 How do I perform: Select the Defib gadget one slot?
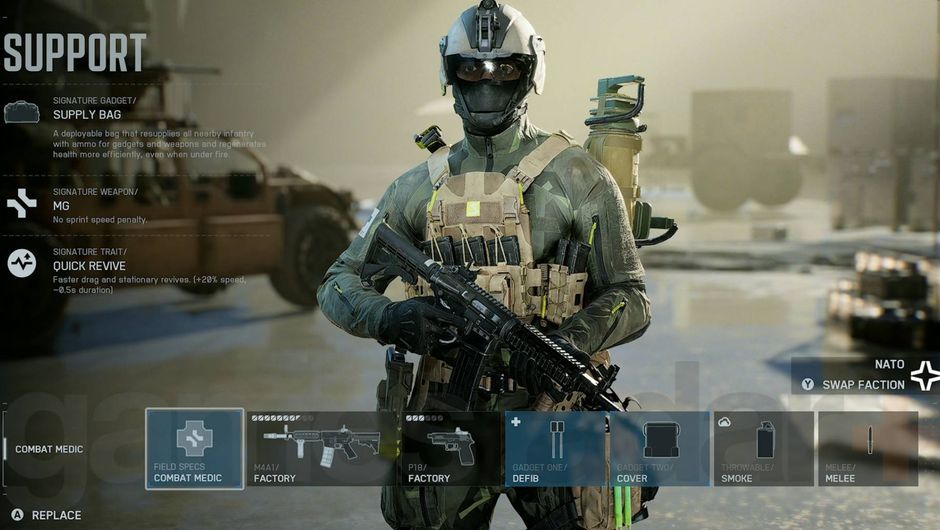click(x=556, y=448)
